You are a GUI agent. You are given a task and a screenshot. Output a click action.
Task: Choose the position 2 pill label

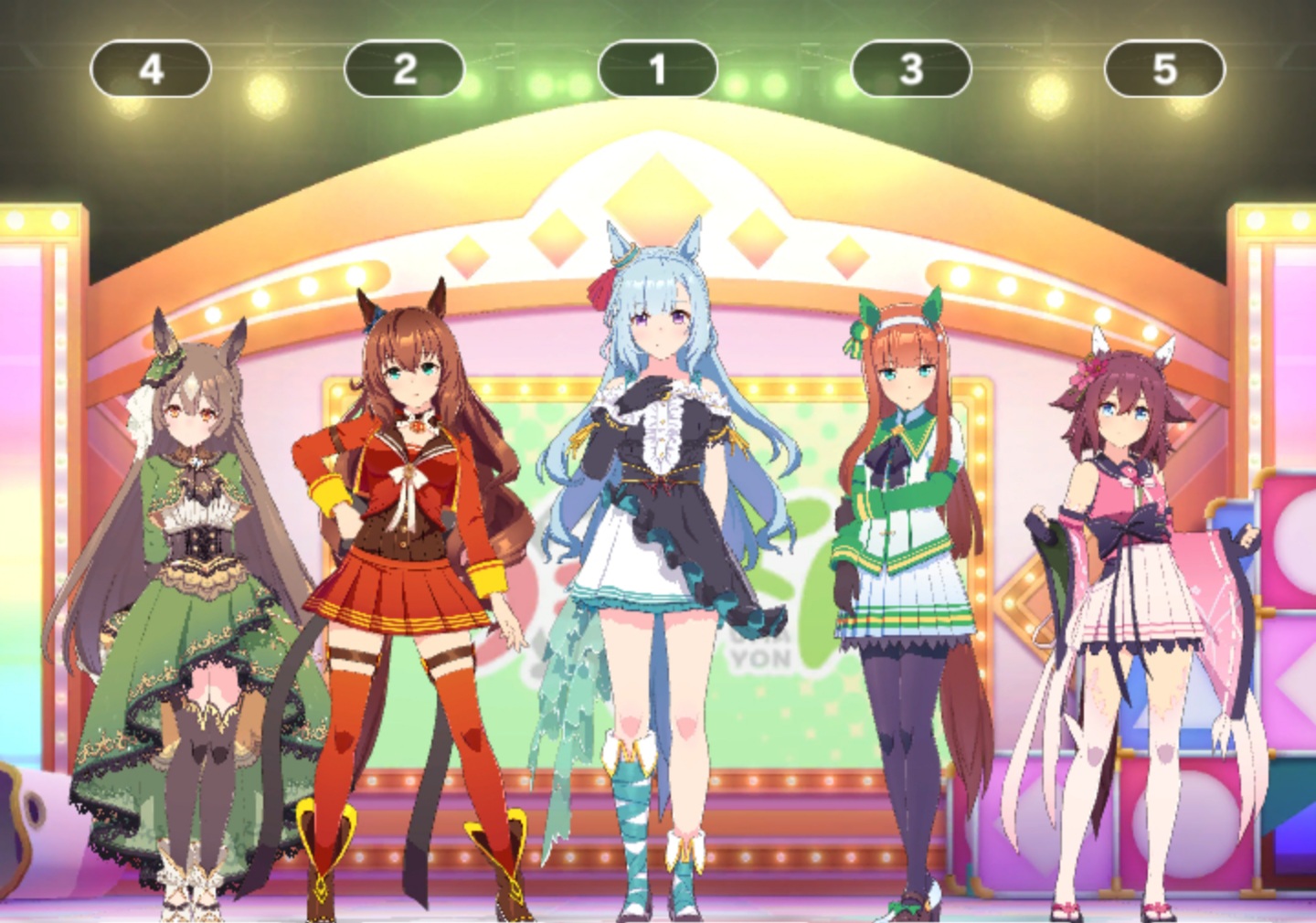[x=404, y=69]
